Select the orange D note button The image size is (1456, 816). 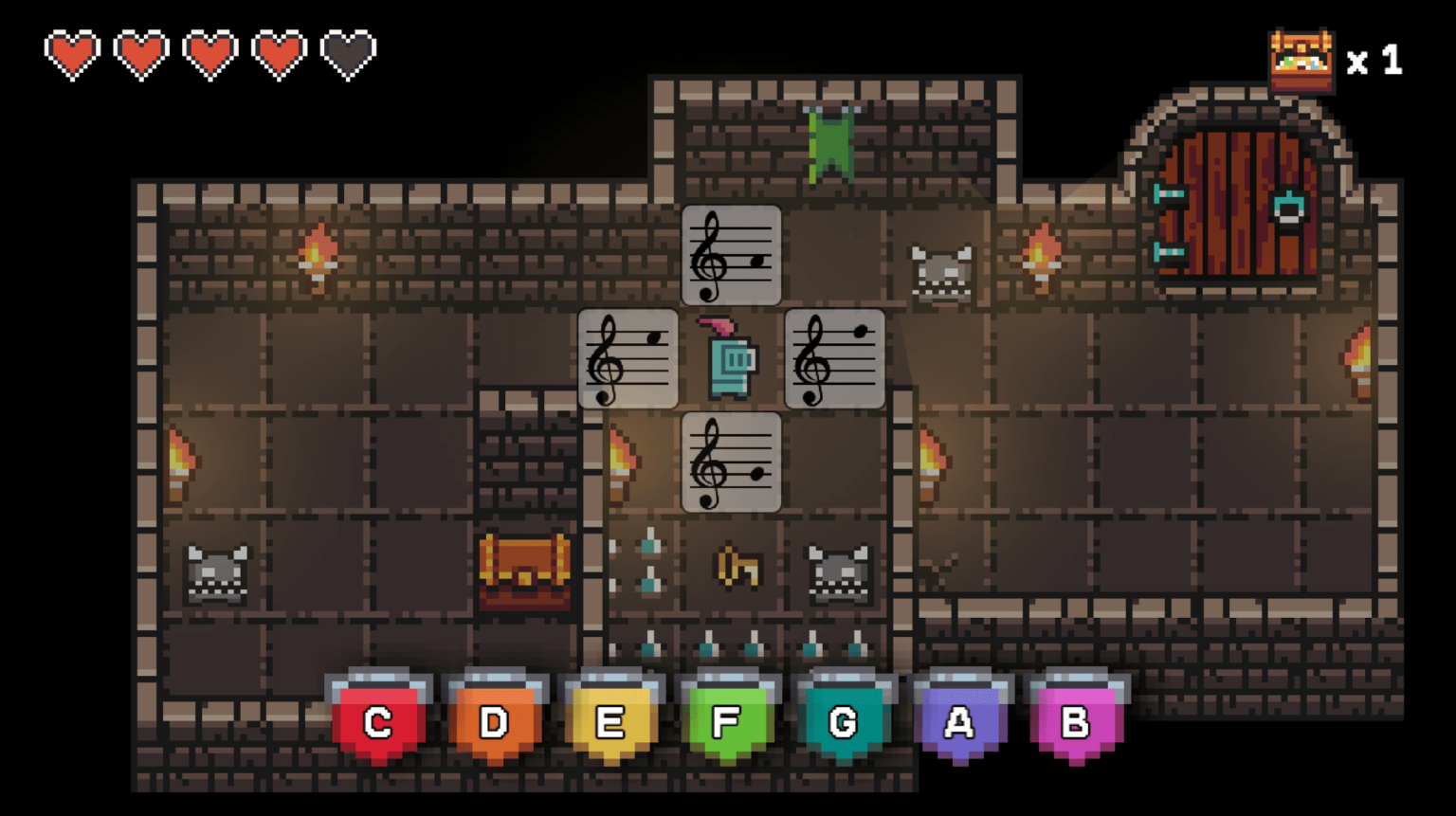(495, 720)
